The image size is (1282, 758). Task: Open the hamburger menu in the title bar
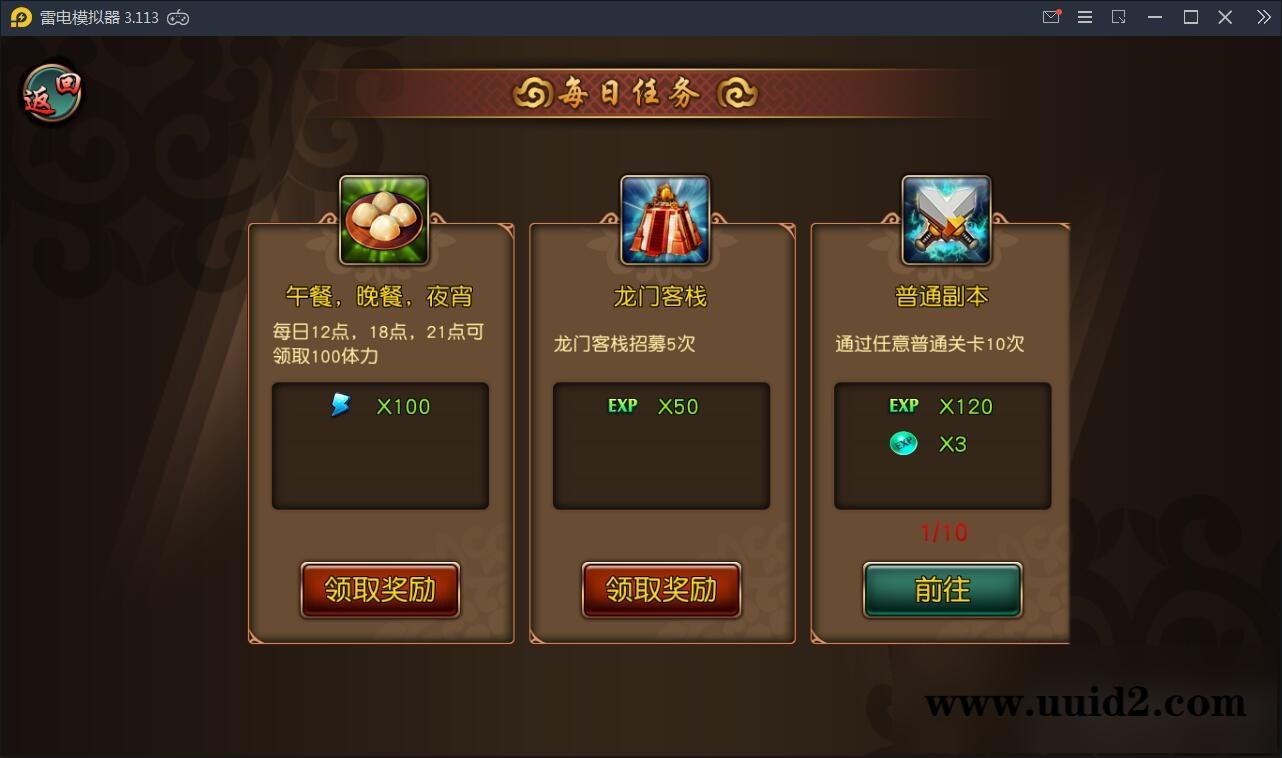coord(1085,17)
